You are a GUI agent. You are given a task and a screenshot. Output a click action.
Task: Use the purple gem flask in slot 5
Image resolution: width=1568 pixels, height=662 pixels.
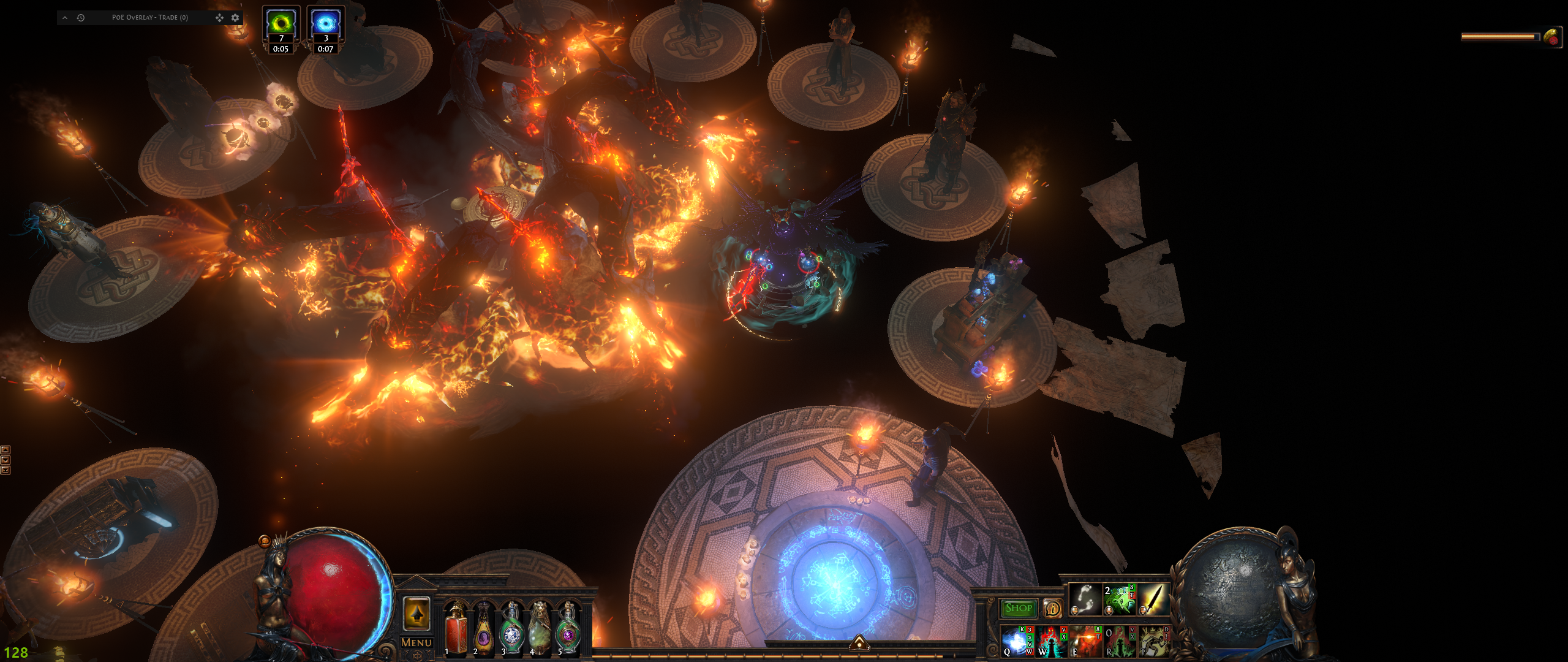(568, 628)
